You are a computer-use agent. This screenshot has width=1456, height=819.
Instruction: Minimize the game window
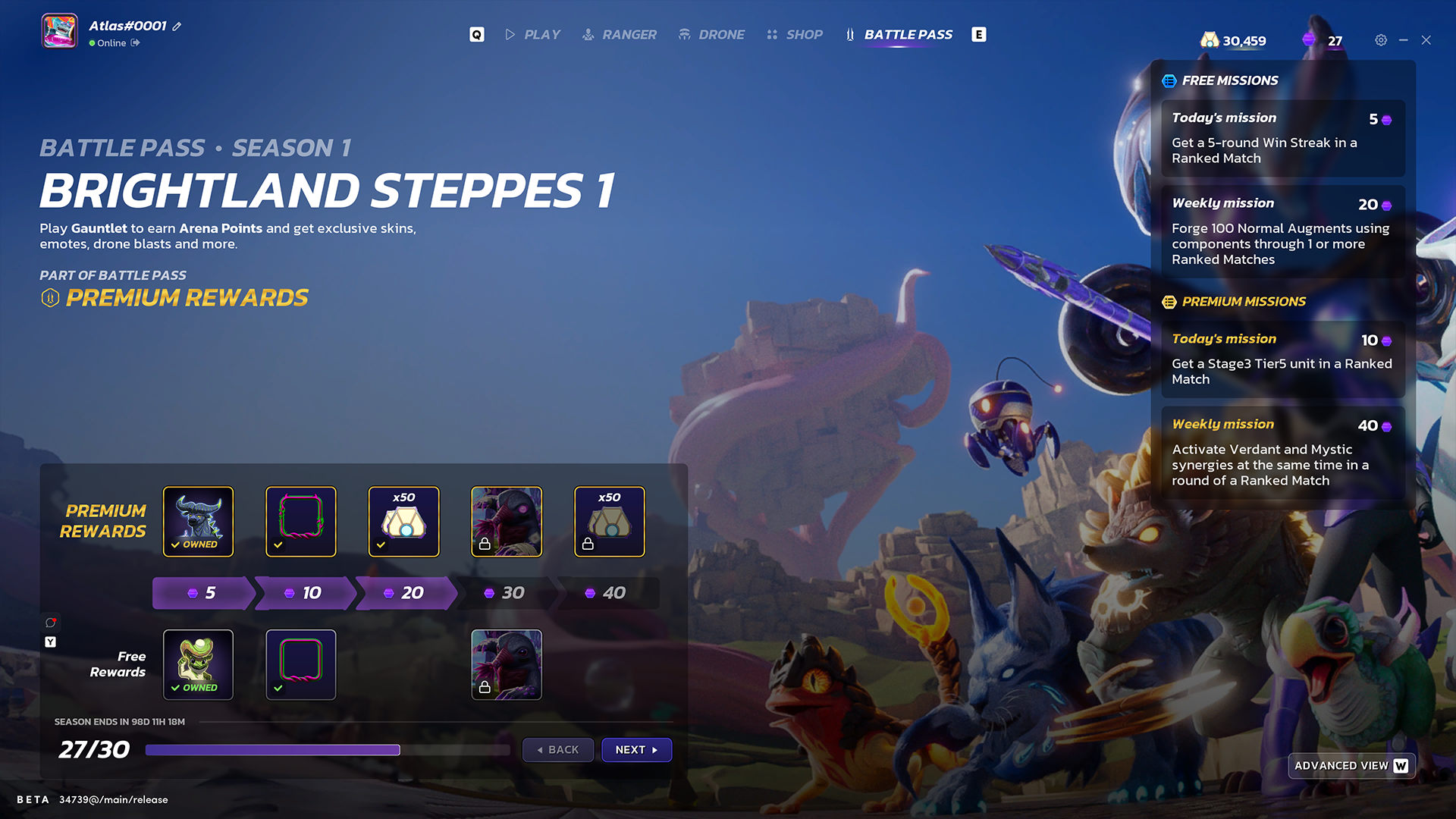click(x=1404, y=40)
